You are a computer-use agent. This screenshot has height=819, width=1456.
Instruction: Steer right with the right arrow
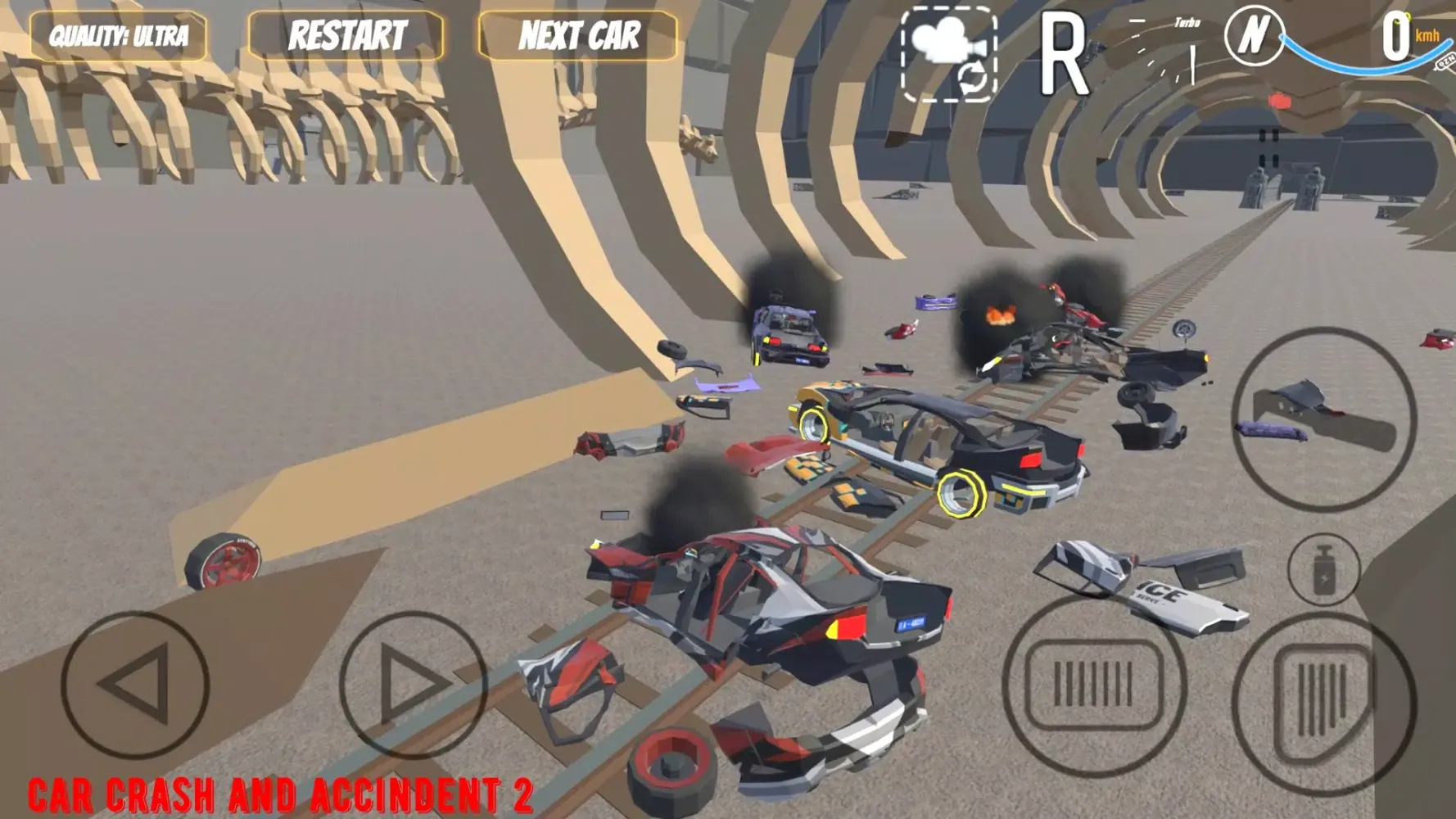pos(413,684)
